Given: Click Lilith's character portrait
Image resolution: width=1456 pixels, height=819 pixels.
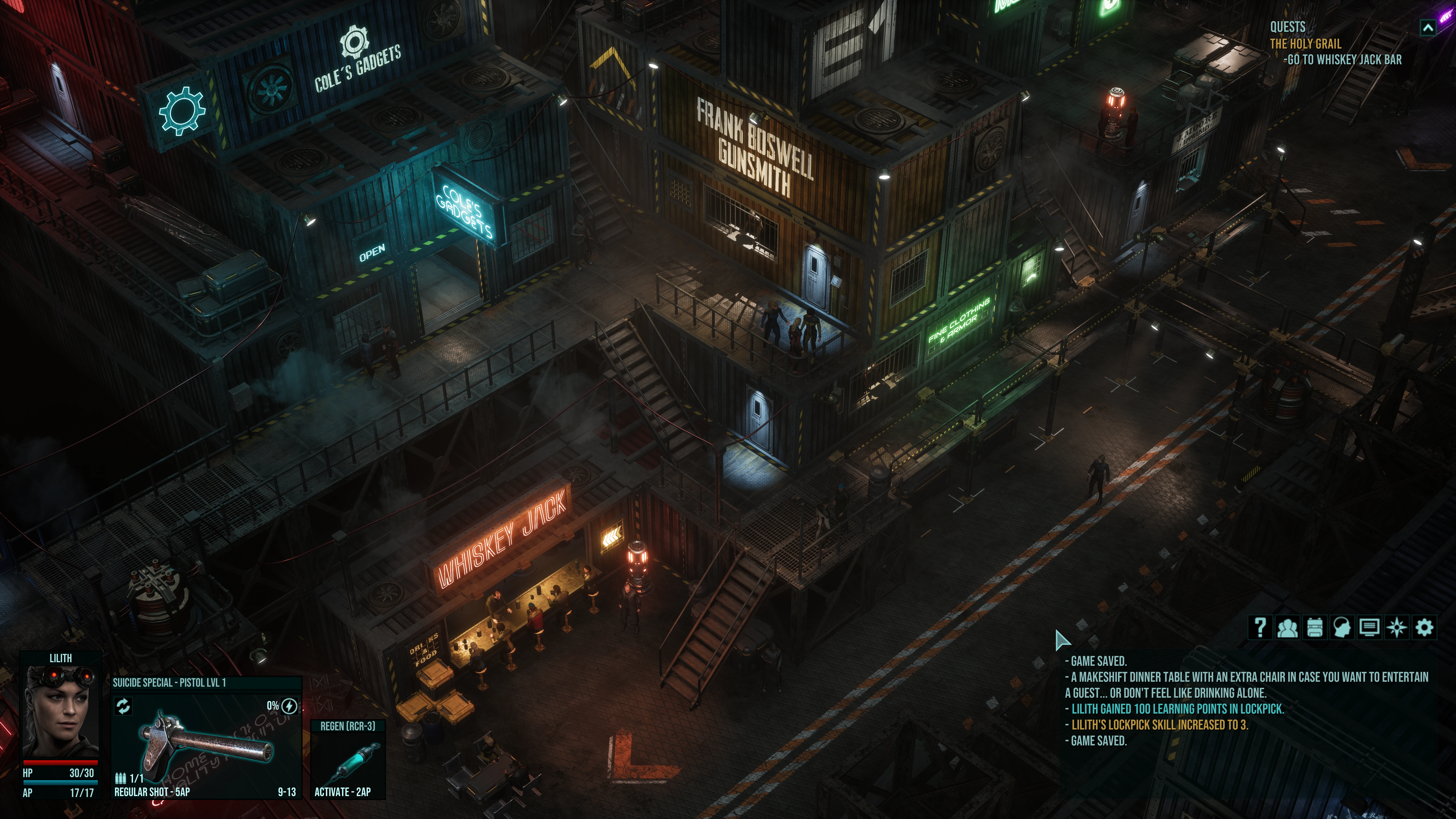Looking at the screenshot, I should 60,711.
